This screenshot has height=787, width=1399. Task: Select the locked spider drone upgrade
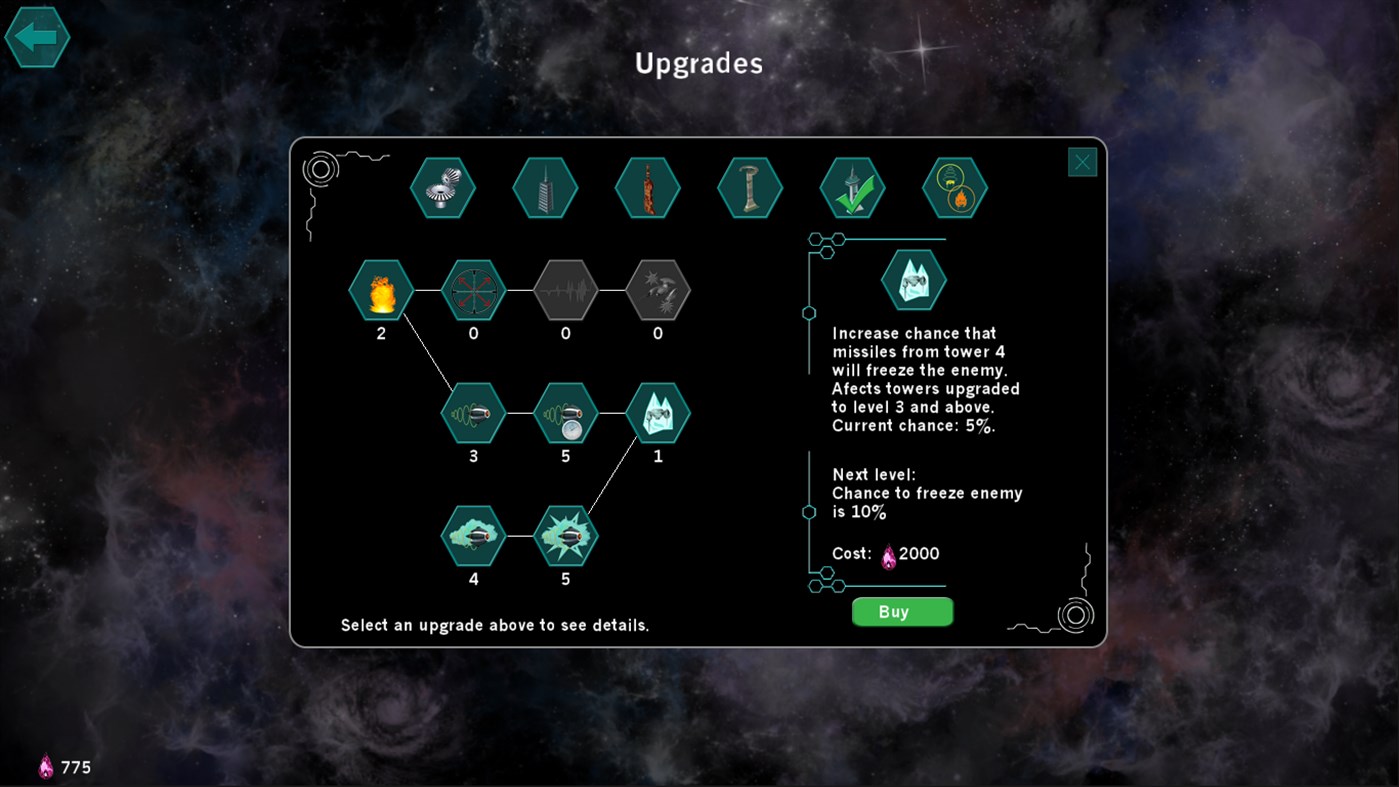(x=657, y=291)
